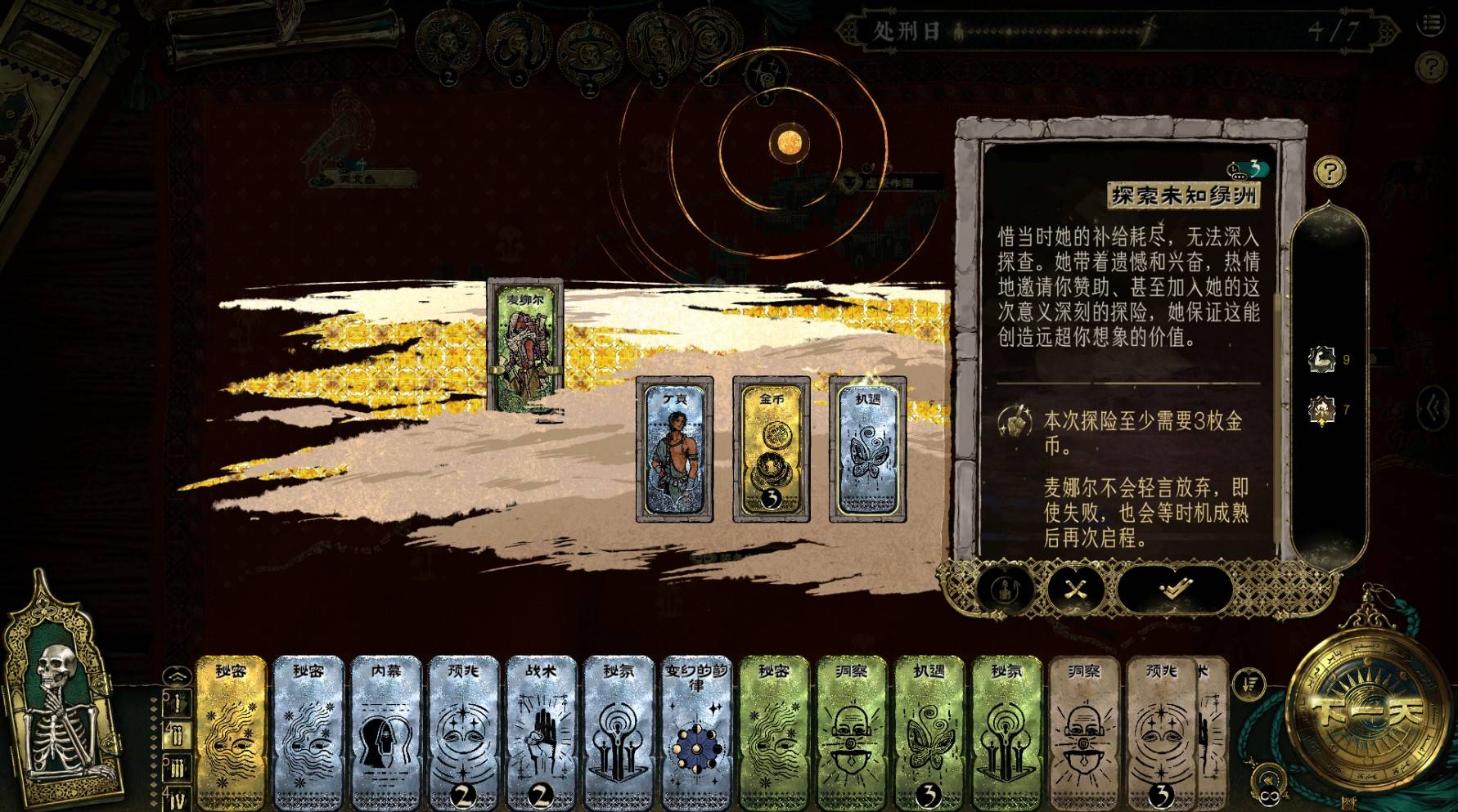Open the gold question-mark help beside the event panel
This screenshot has width=1458, height=812.
(1329, 172)
